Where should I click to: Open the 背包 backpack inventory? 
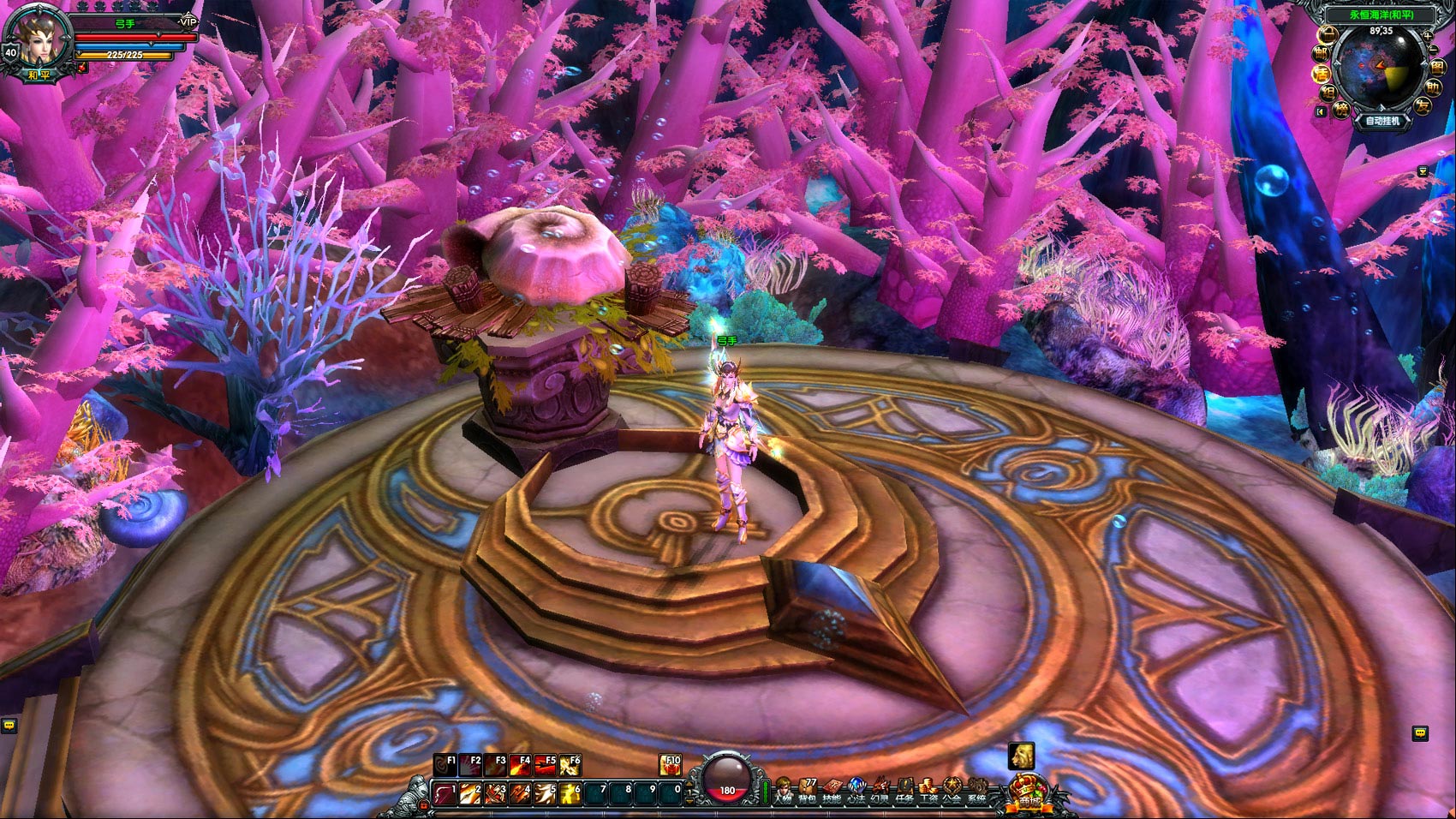pyautogui.click(x=808, y=792)
